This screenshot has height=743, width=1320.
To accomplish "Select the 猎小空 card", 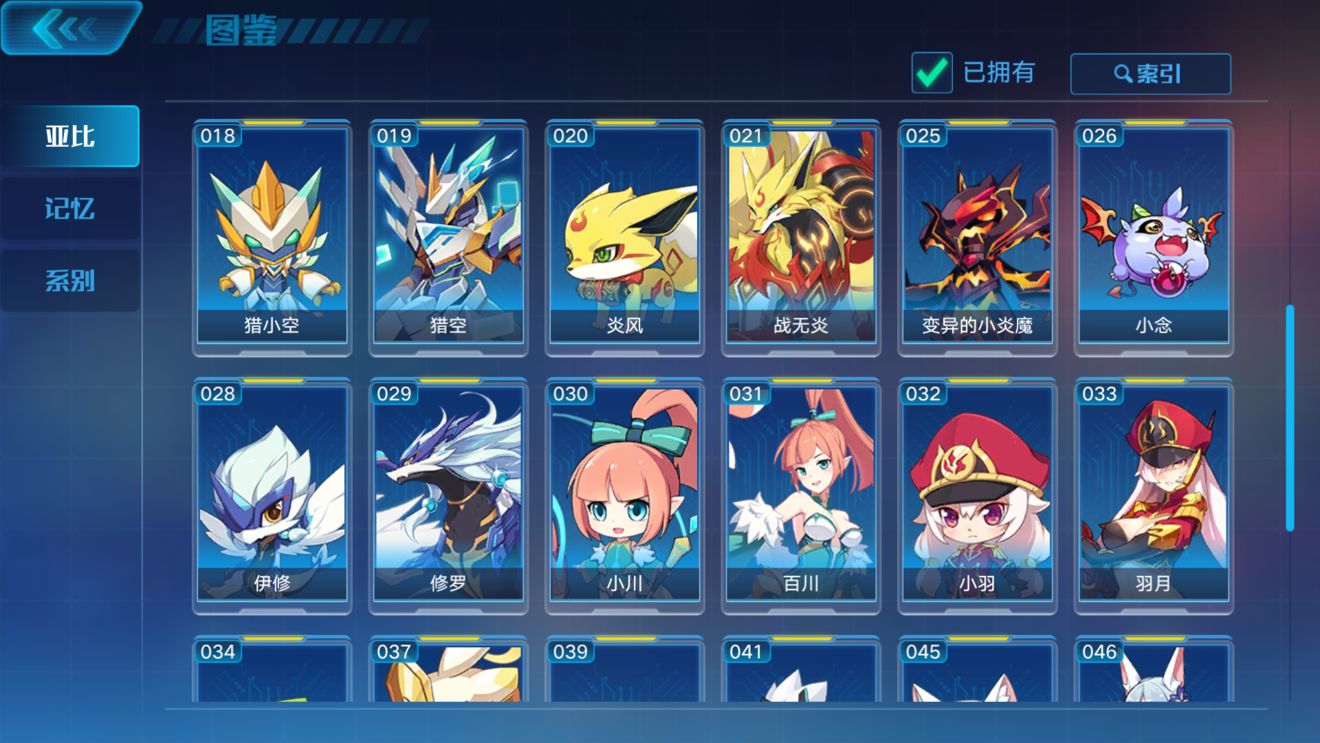I will point(272,238).
